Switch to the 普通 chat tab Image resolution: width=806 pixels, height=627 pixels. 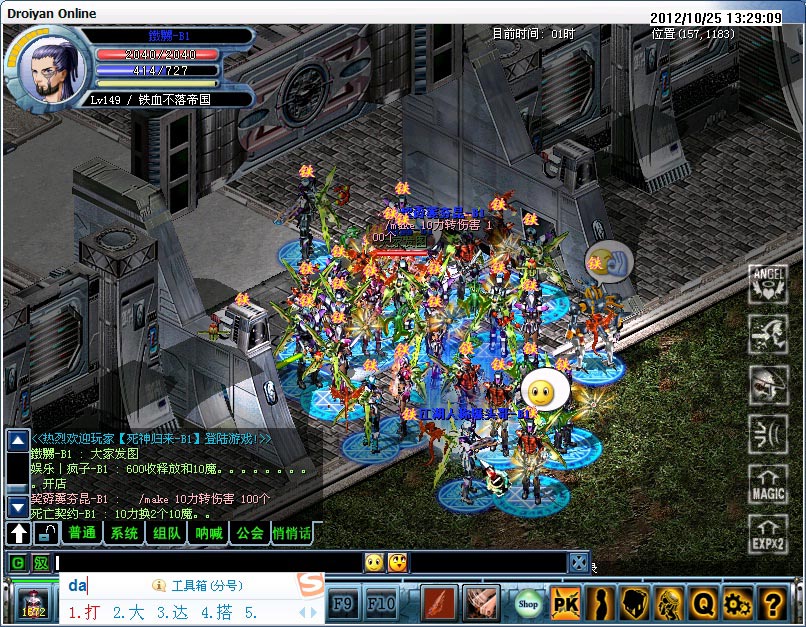82,533
